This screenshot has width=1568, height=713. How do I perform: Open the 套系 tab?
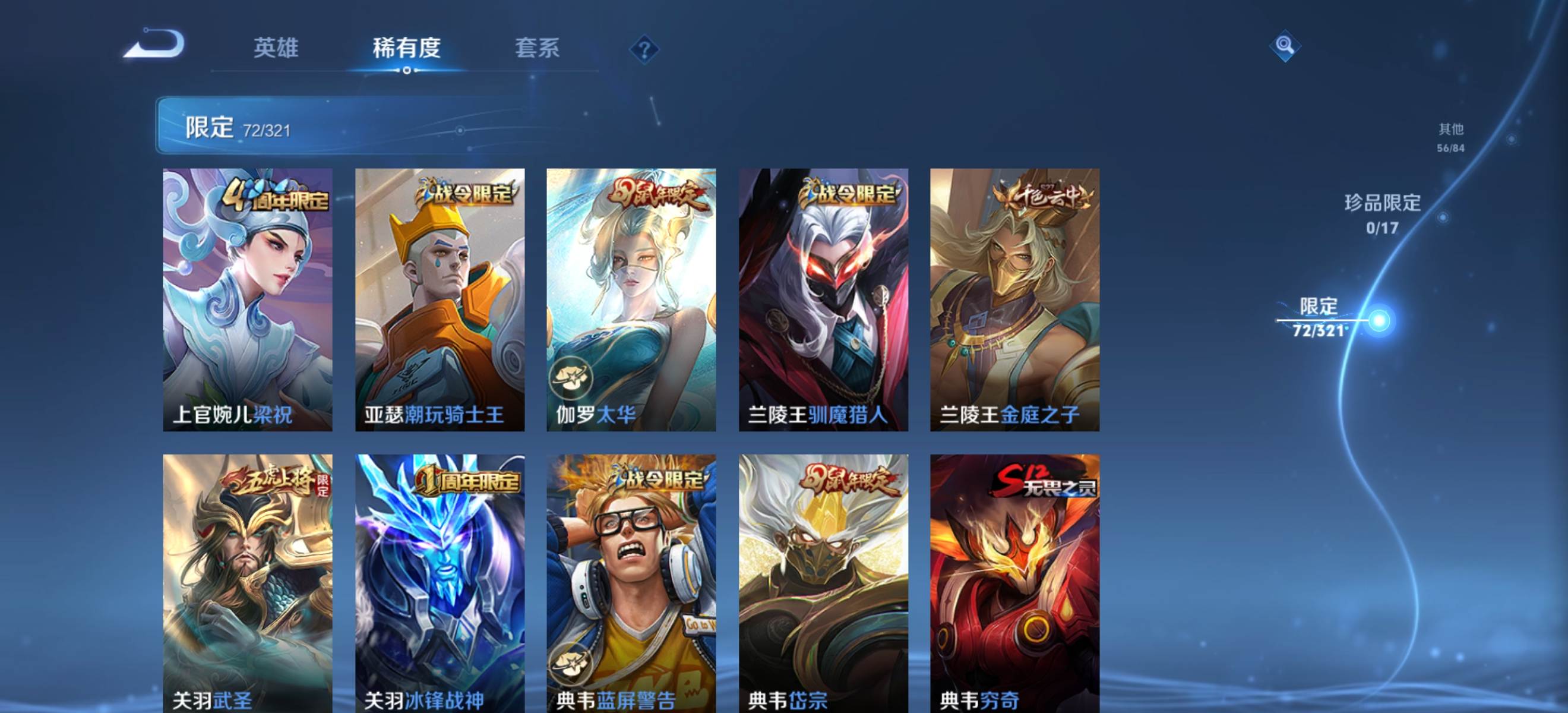click(537, 48)
